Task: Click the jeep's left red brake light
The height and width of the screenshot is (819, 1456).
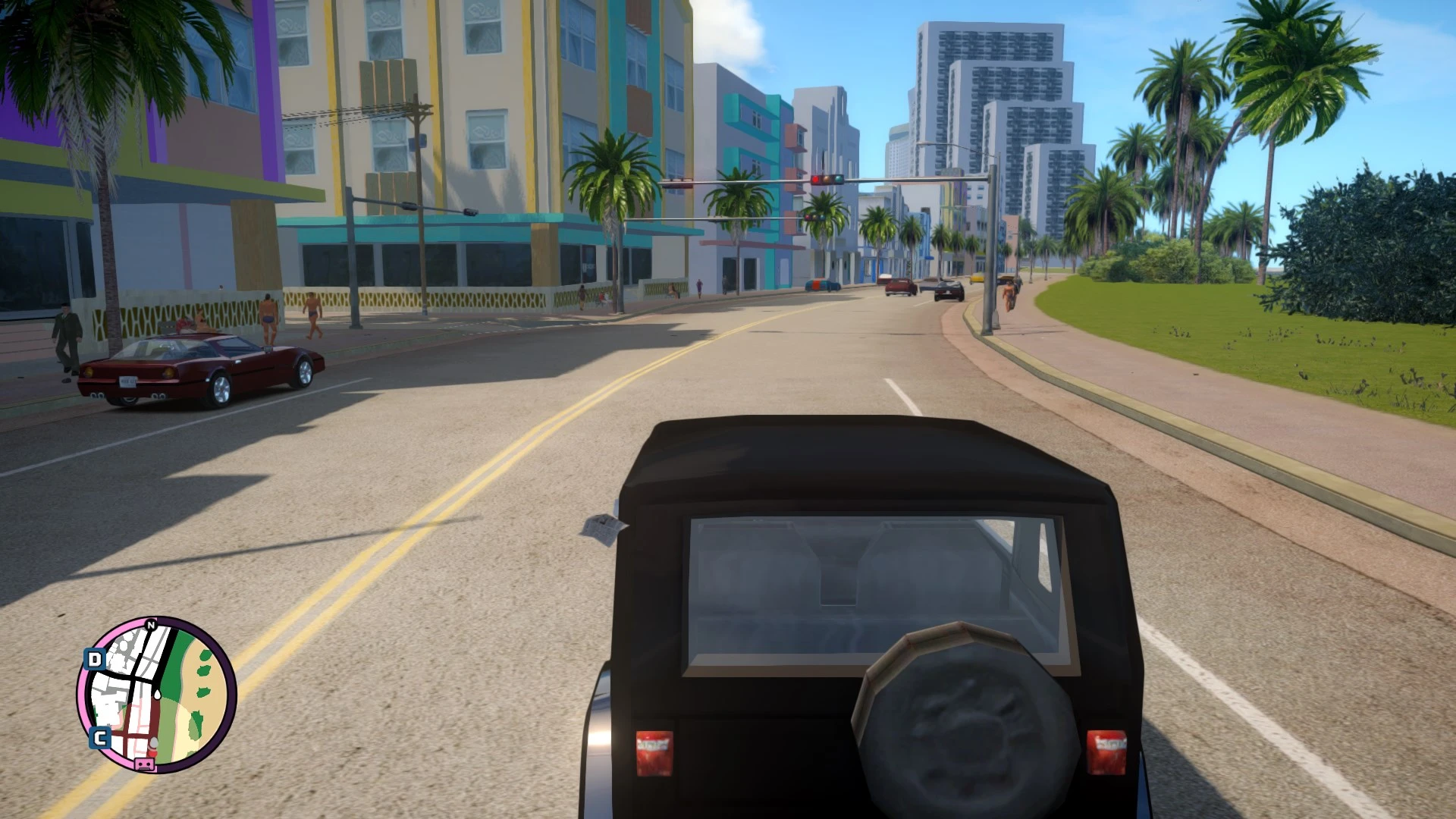Action: [x=654, y=754]
